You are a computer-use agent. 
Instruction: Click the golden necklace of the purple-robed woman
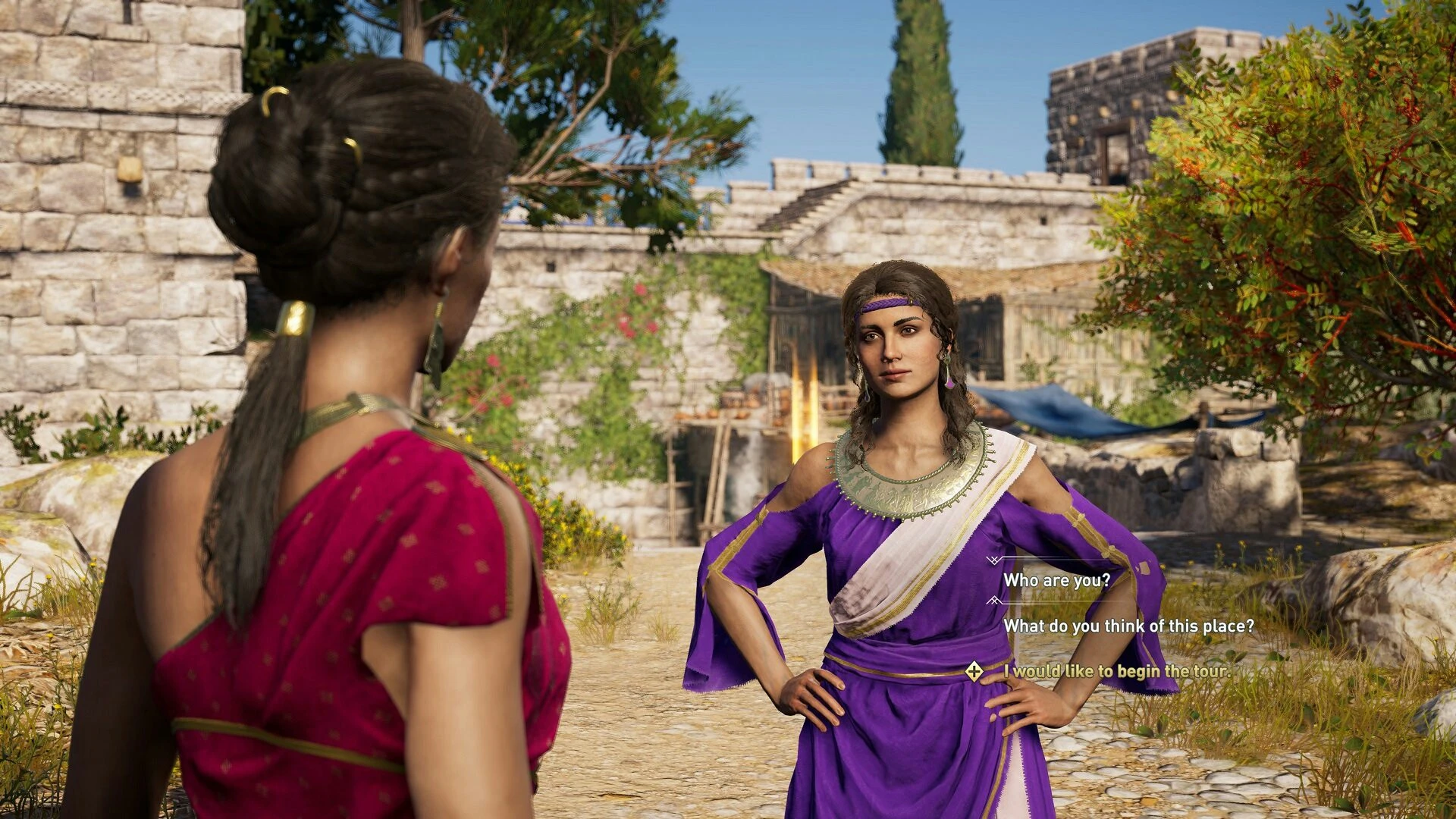tap(910, 485)
